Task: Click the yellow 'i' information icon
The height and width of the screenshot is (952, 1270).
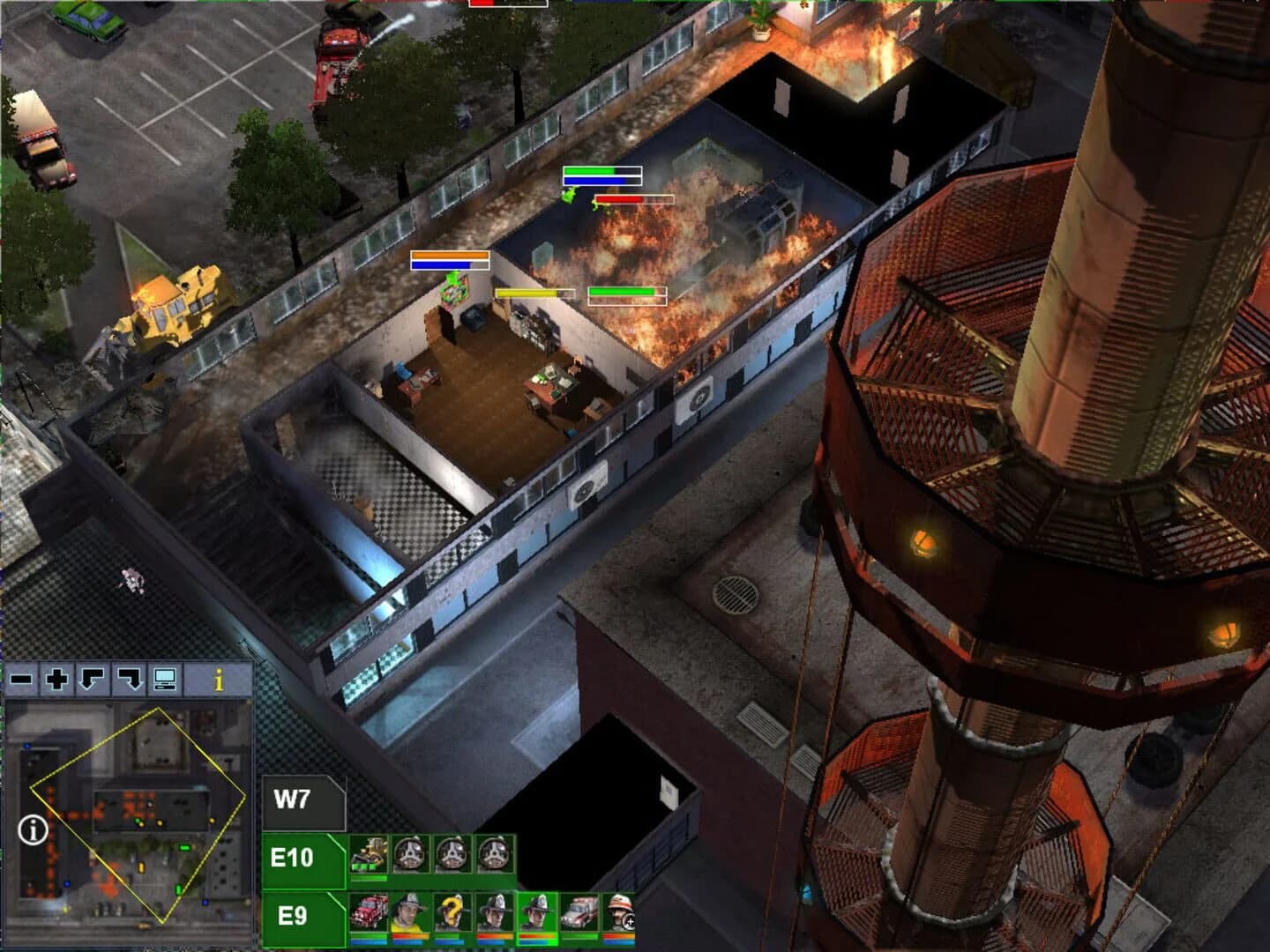Action: tap(218, 679)
